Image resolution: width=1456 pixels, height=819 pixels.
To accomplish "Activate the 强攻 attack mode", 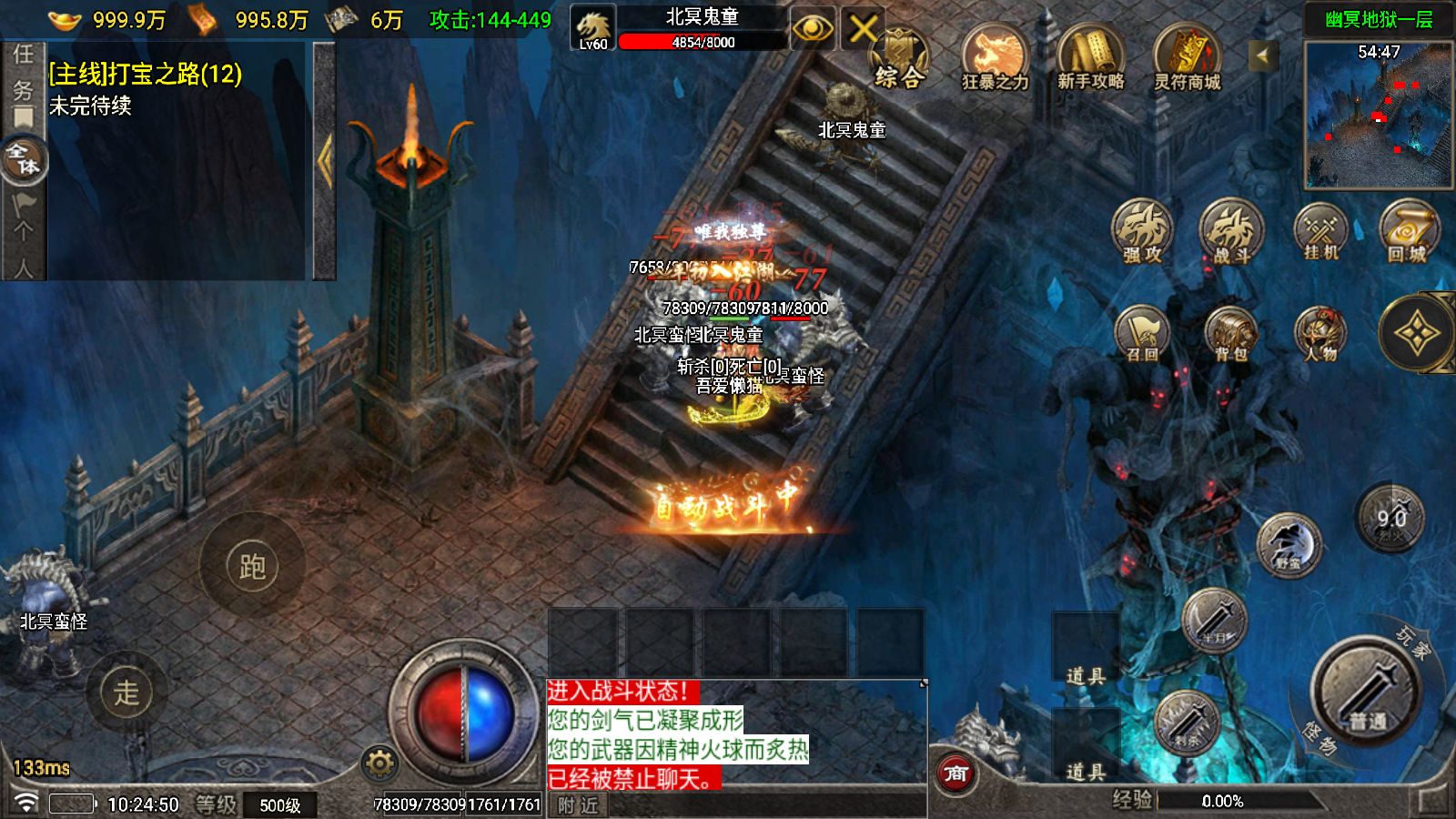I will [x=1142, y=231].
